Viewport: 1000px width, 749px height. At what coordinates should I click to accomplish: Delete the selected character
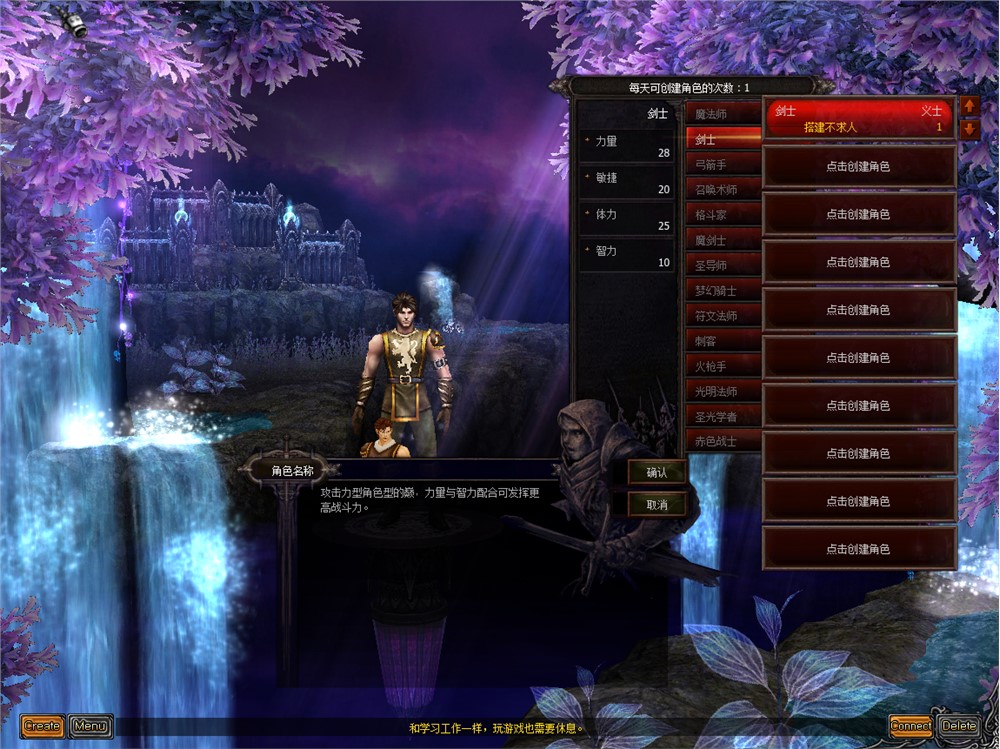coord(959,726)
